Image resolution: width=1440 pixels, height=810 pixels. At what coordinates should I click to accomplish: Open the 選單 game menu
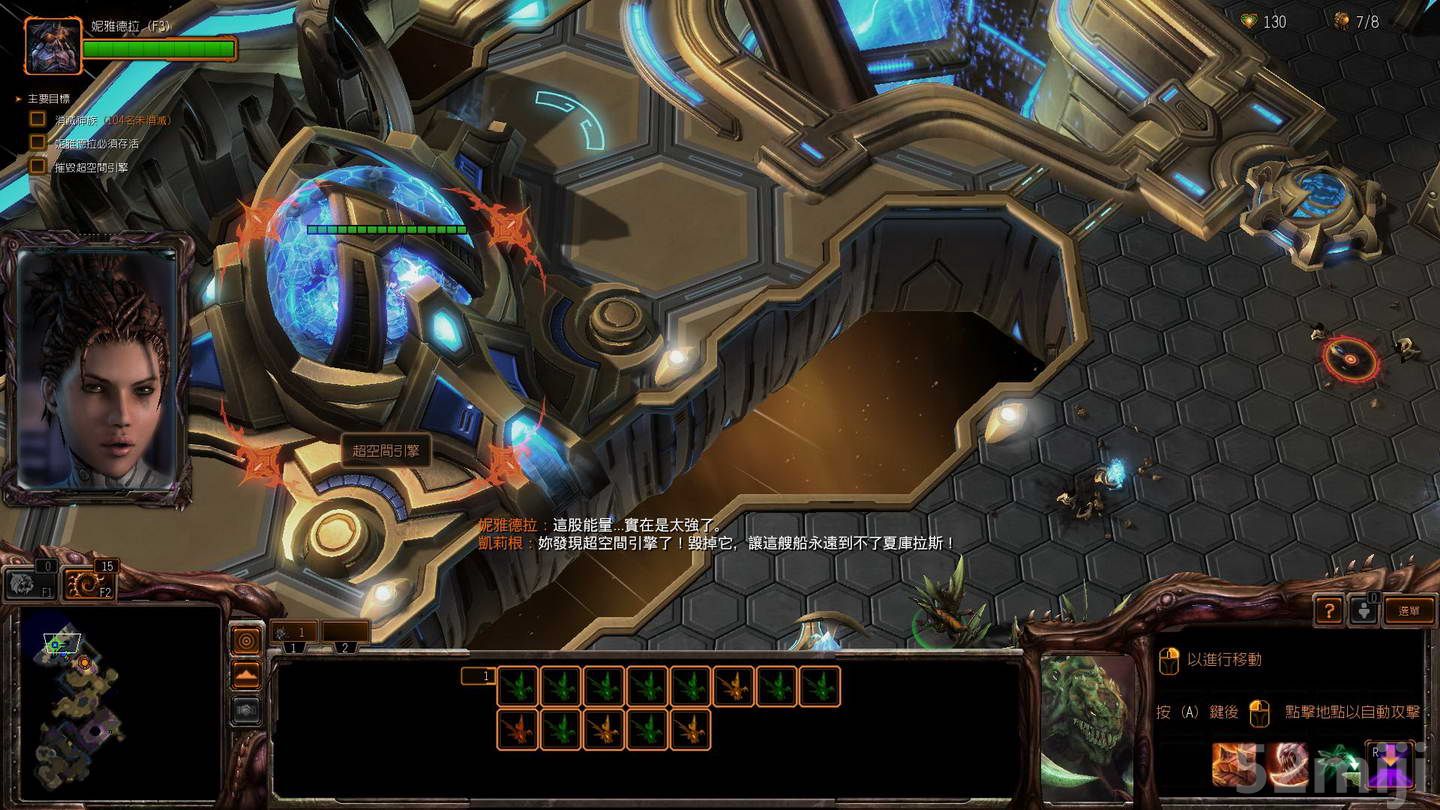[1407, 609]
